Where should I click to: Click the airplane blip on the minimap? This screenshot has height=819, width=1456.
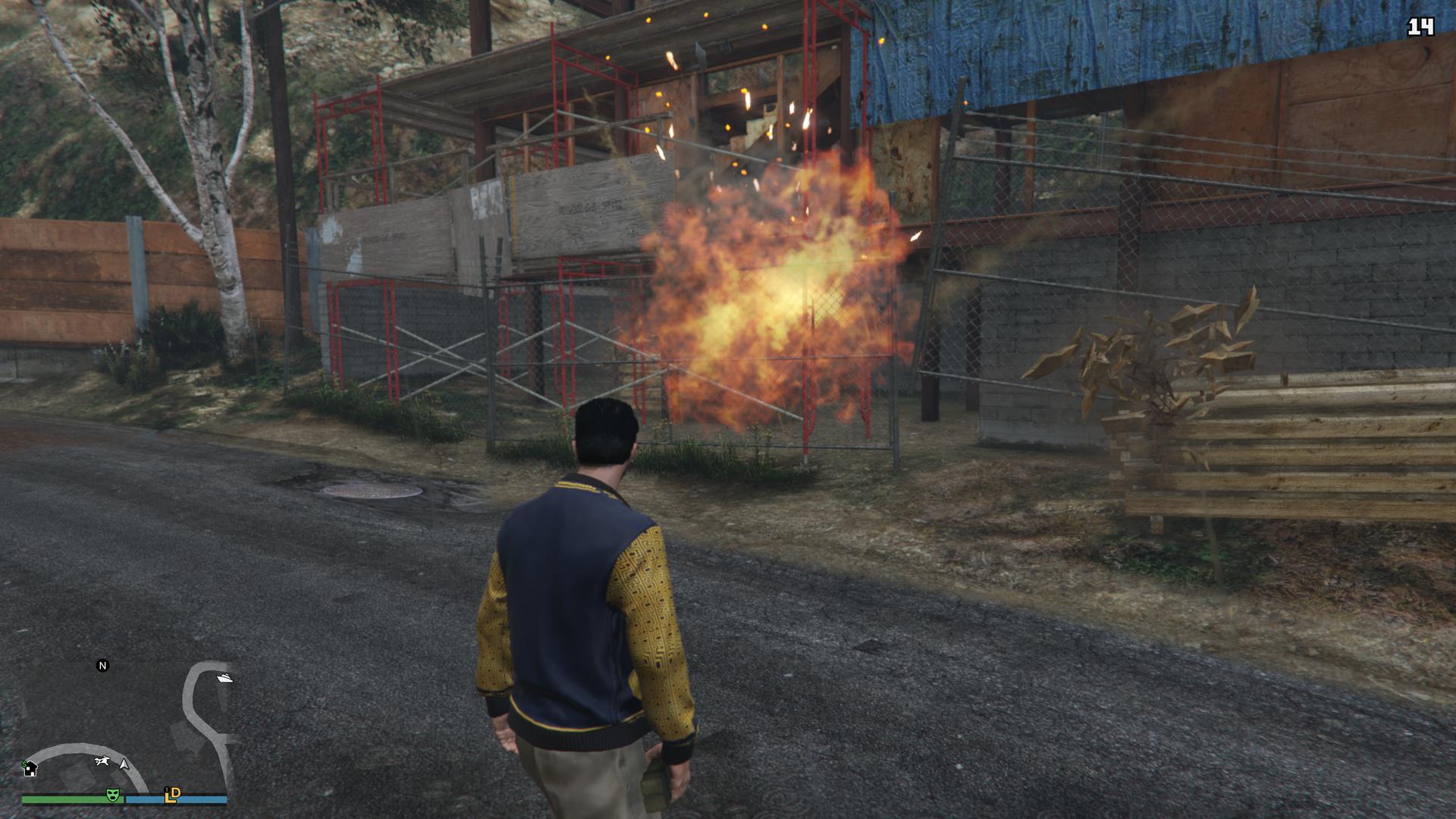click(102, 761)
